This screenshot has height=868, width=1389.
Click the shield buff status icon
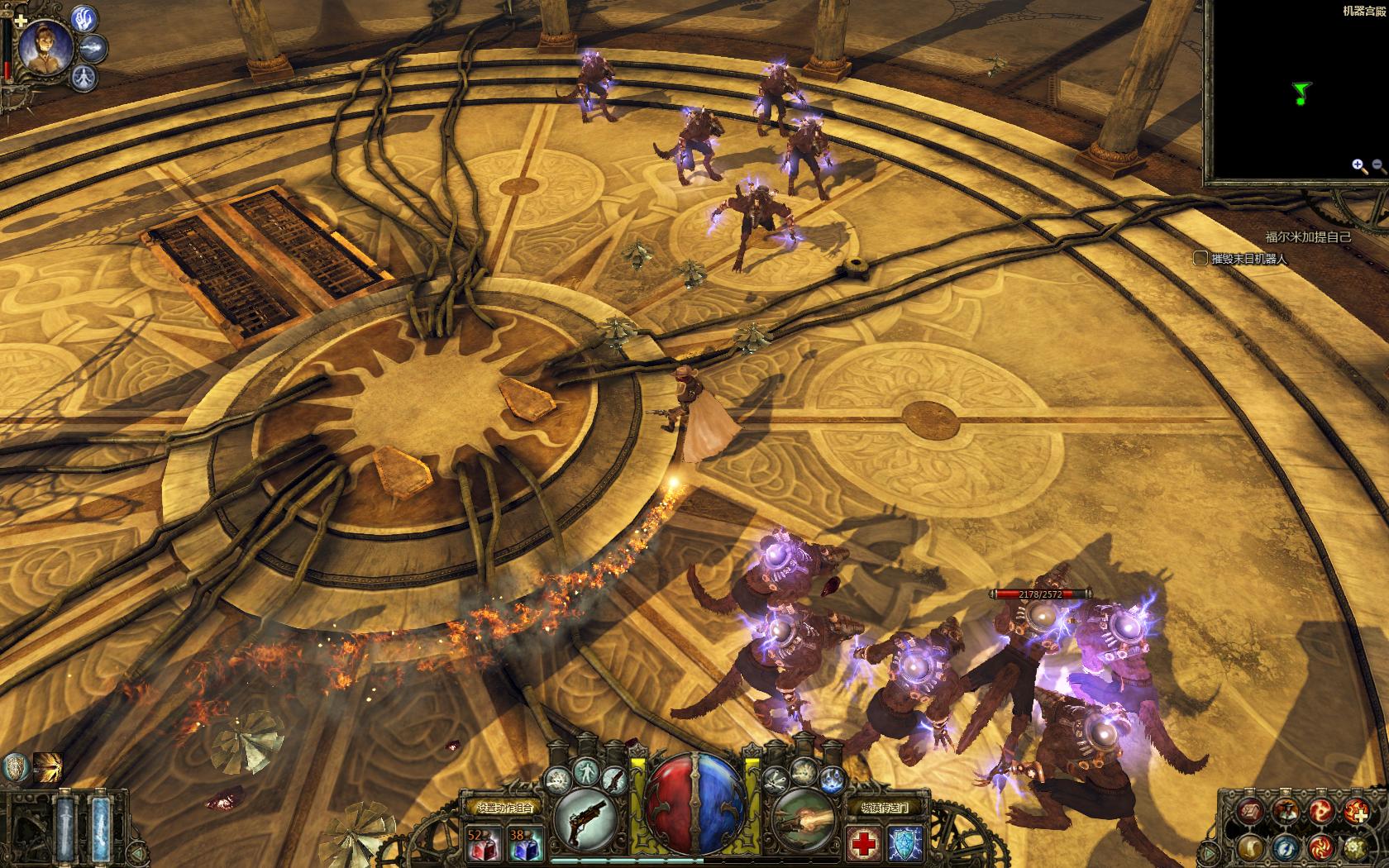pos(14,766)
